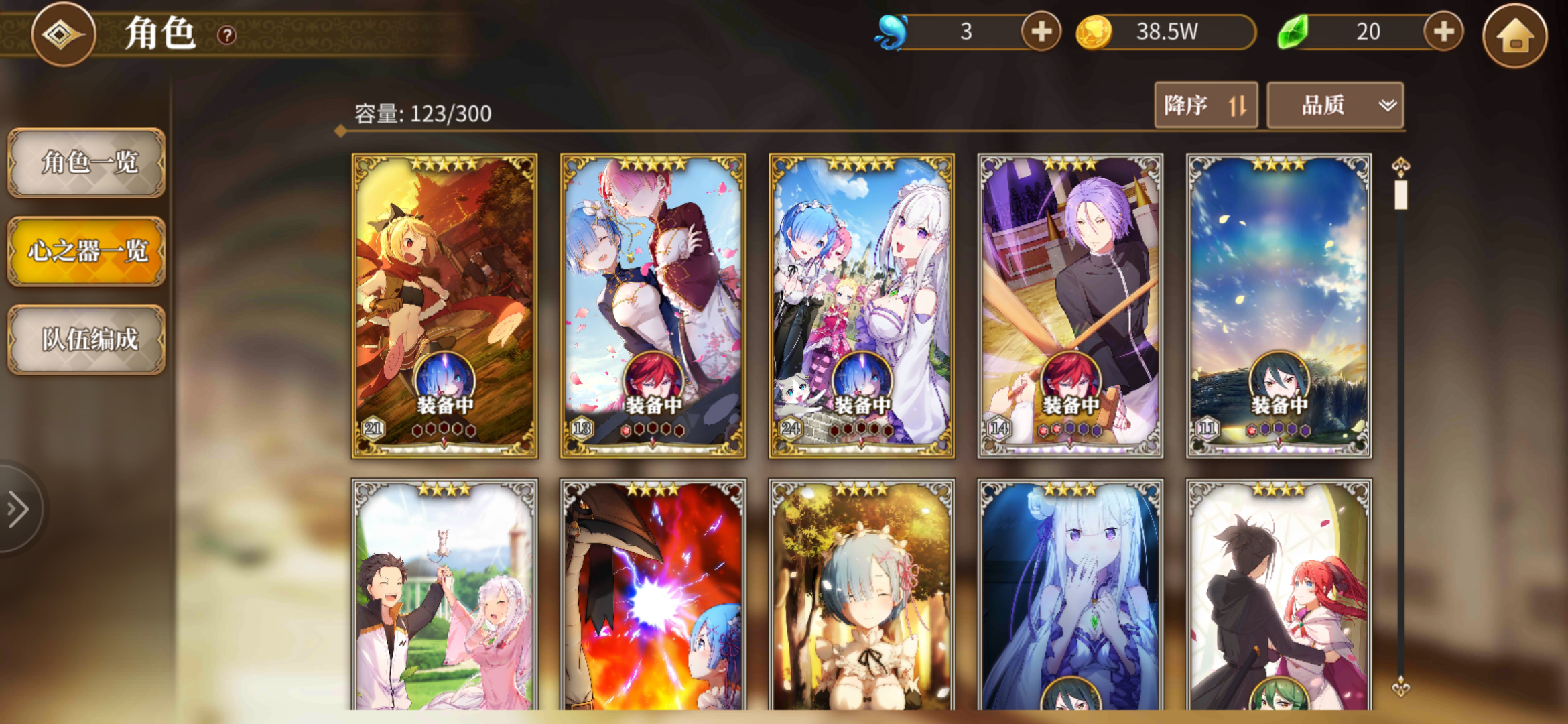
Task: Open the Rem autumn four-star card thumbnail
Action: tap(861, 597)
